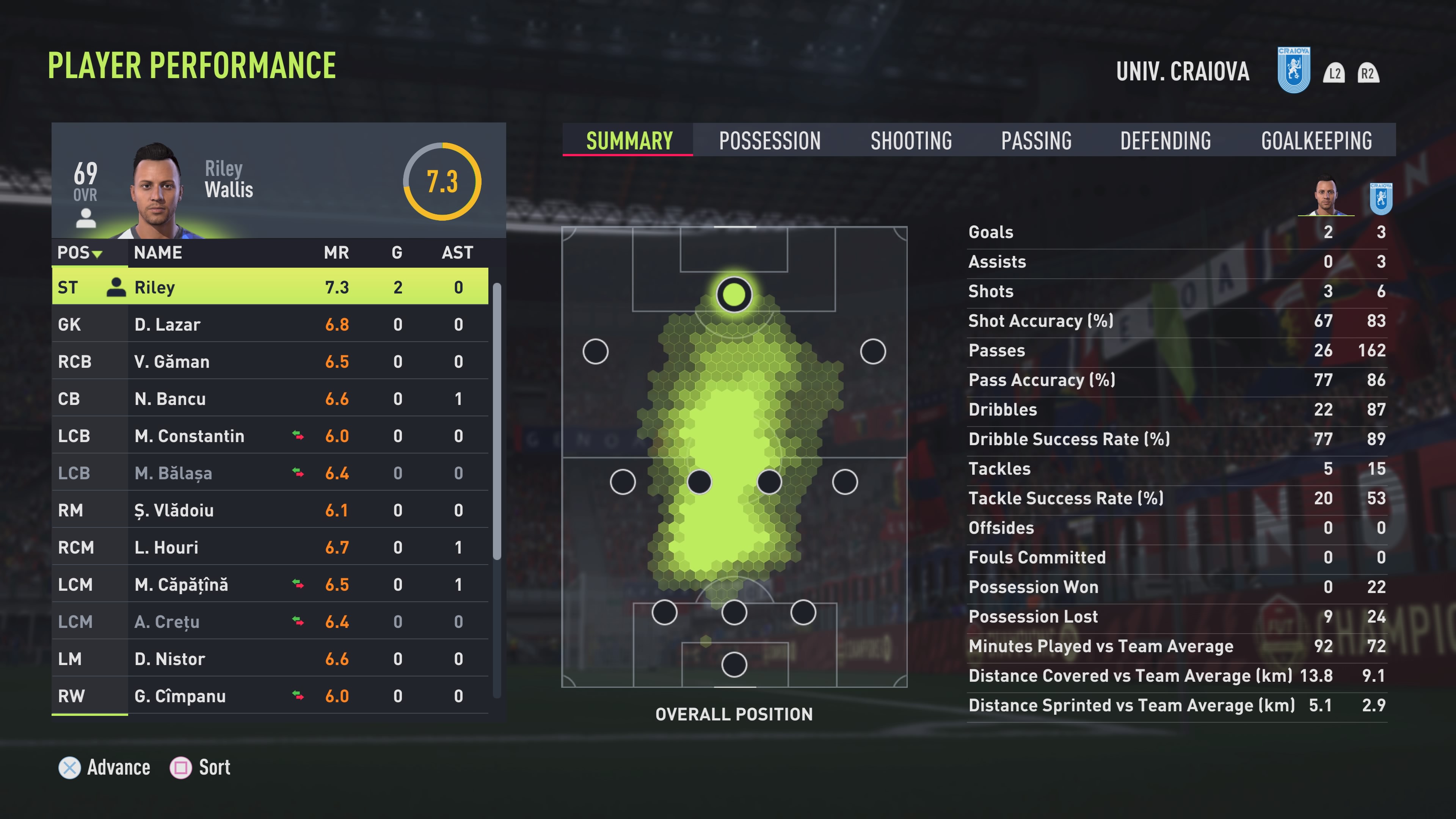Screen dimensions: 1456x819
Task: Click the Summary tab
Action: (x=629, y=140)
